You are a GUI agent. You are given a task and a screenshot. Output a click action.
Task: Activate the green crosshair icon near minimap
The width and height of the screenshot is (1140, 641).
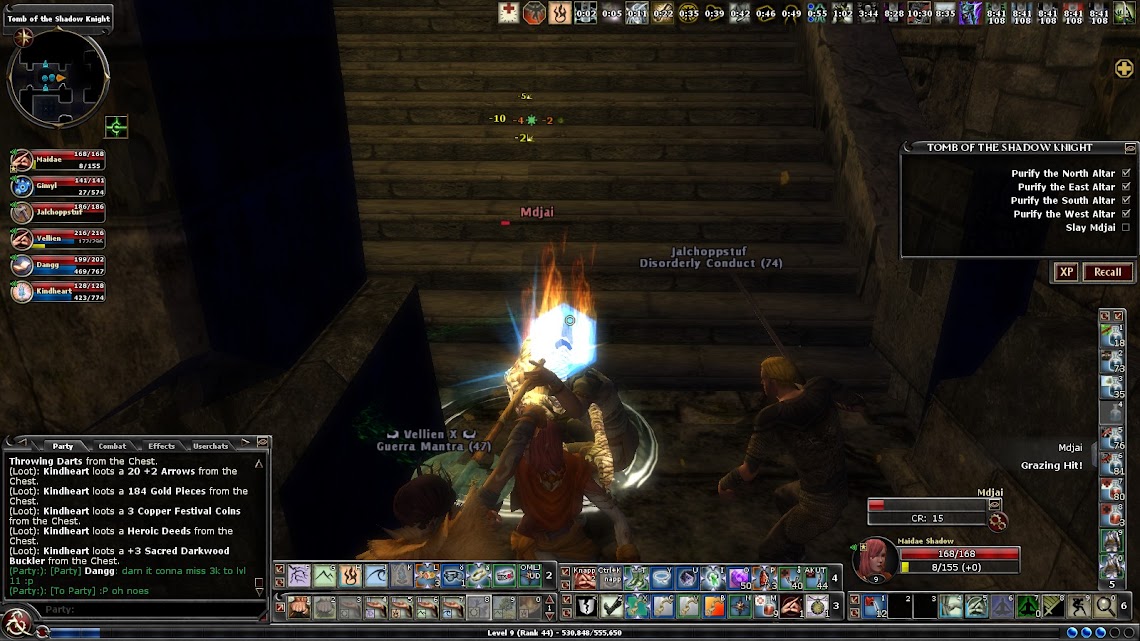coord(117,127)
